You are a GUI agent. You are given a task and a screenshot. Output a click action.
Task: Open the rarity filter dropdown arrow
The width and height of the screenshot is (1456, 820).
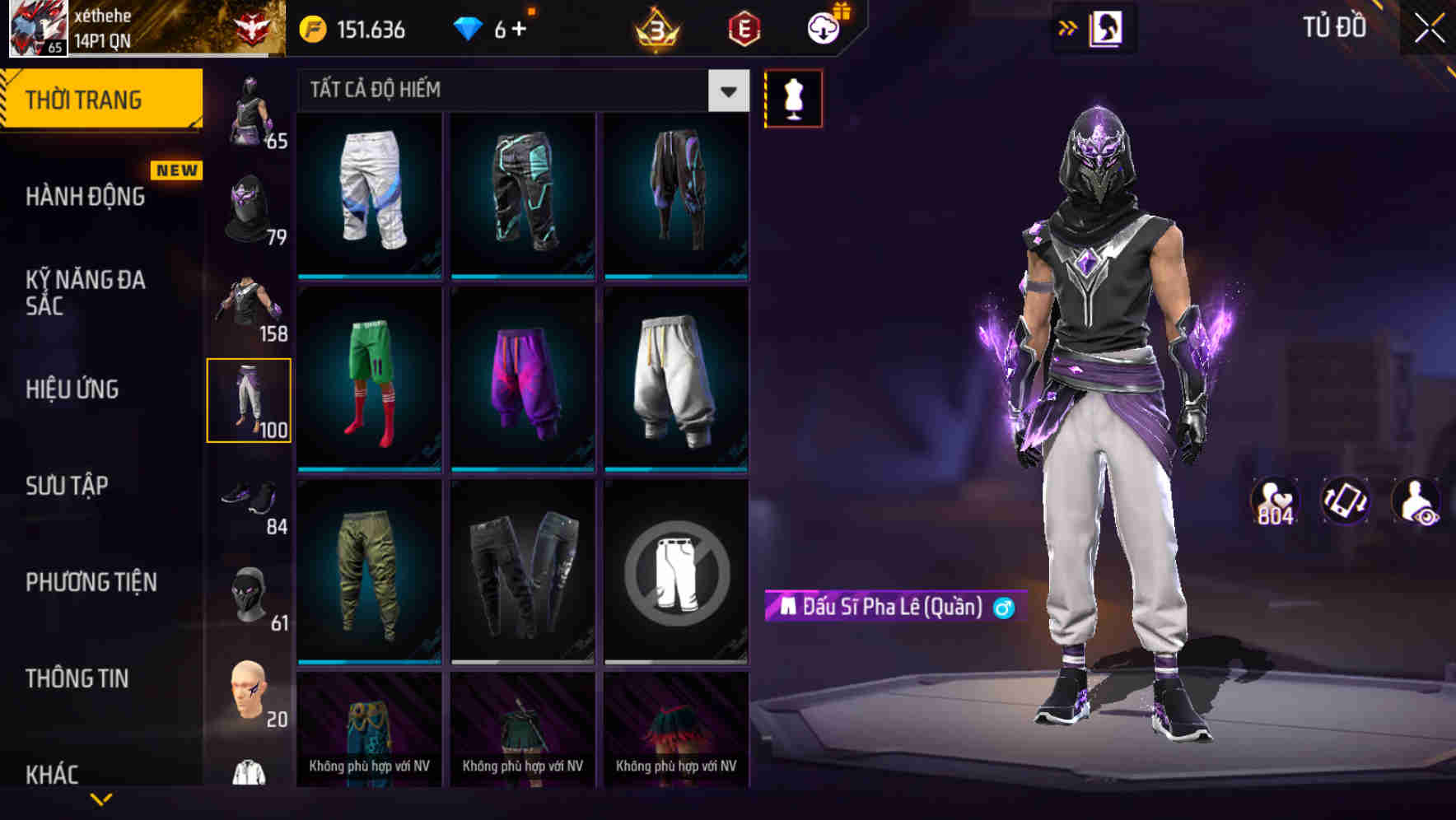click(728, 90)
